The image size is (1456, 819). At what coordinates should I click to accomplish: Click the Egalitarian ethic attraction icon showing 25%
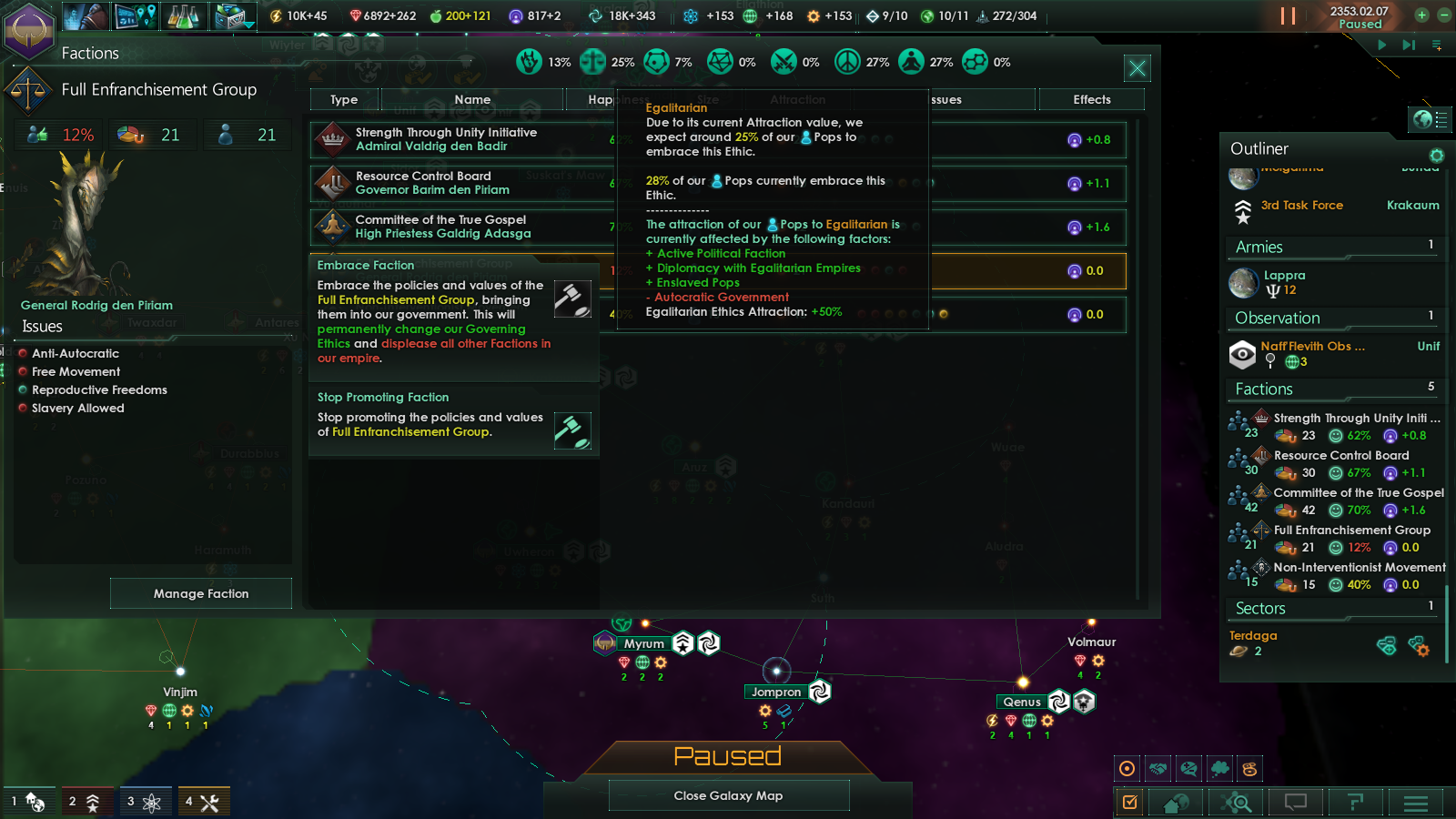pos(592,62)
